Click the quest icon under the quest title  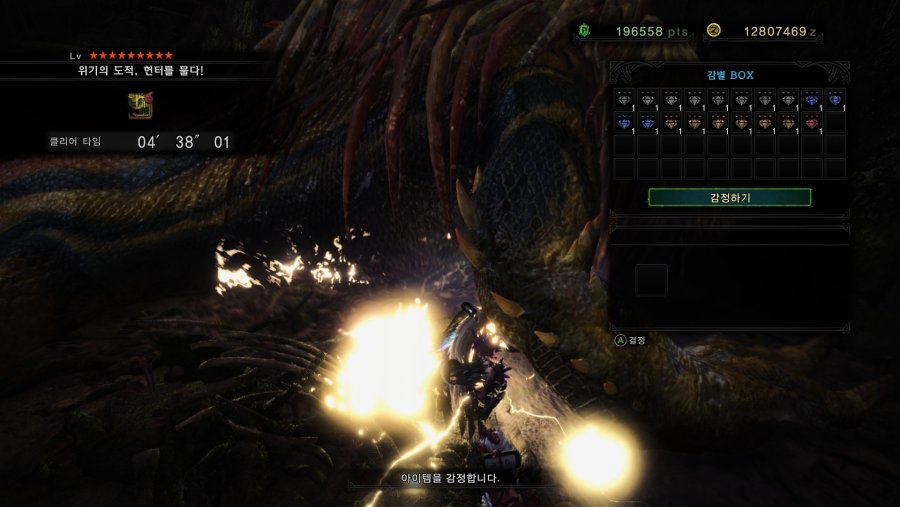[x=140, y=105]
